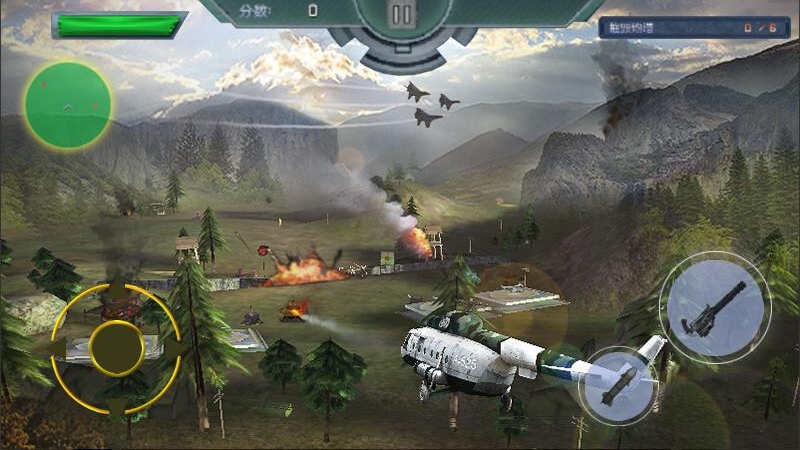Pause the game with the top button
Image resolution: width=800 pixels, height=450 pixels.
(x=401, y=15)
